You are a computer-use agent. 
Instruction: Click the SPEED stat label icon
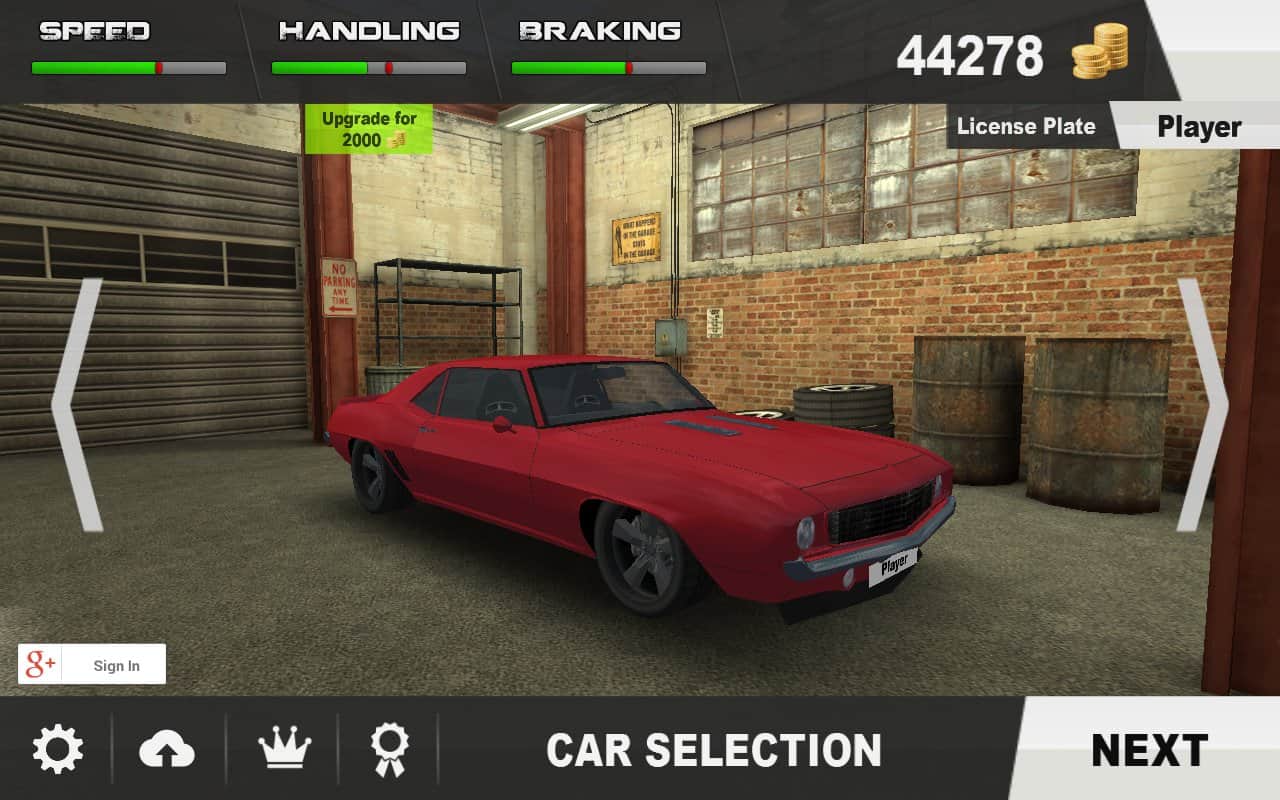[x=95, y=30]
